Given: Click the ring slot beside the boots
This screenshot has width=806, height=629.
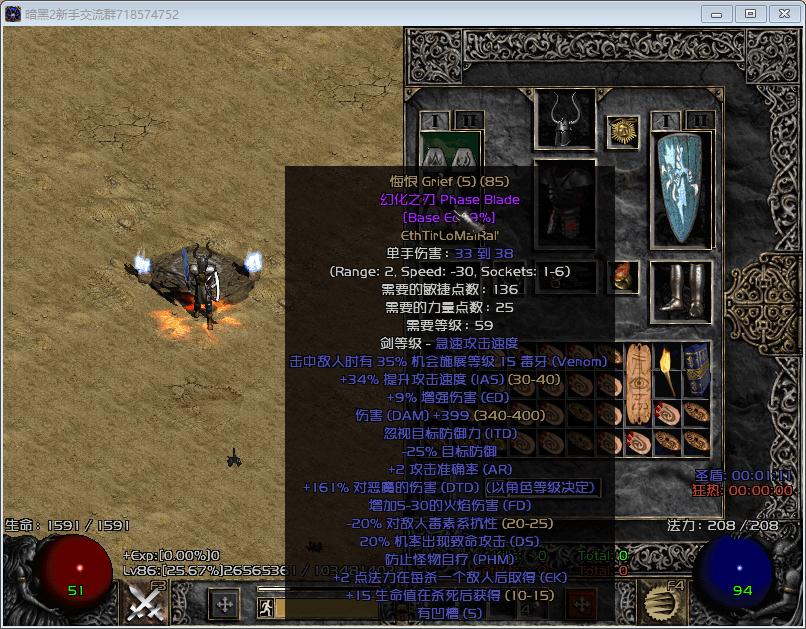Looking at the screenshot, I should pyautogui.click(x=624, y=277).
